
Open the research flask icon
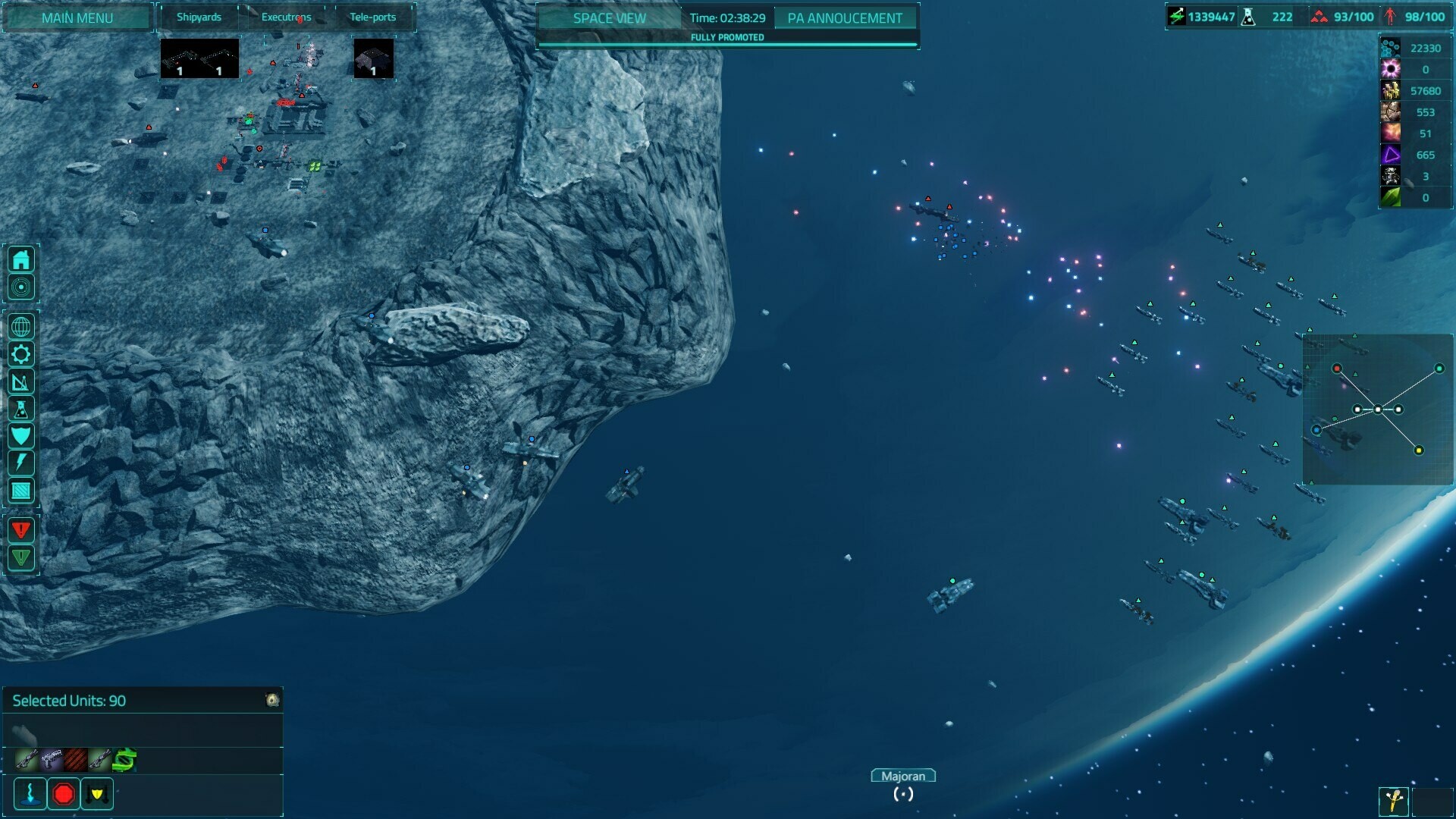coord(21,409)
